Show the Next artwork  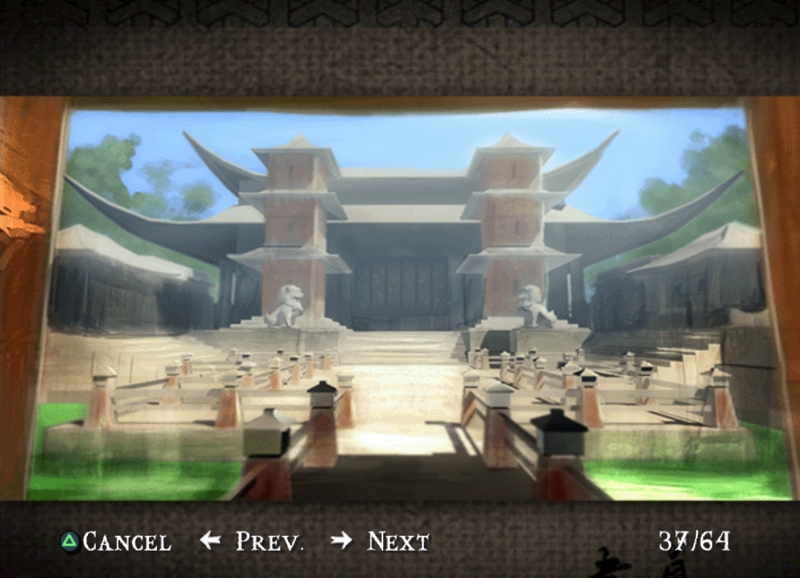tap(381, 542)
